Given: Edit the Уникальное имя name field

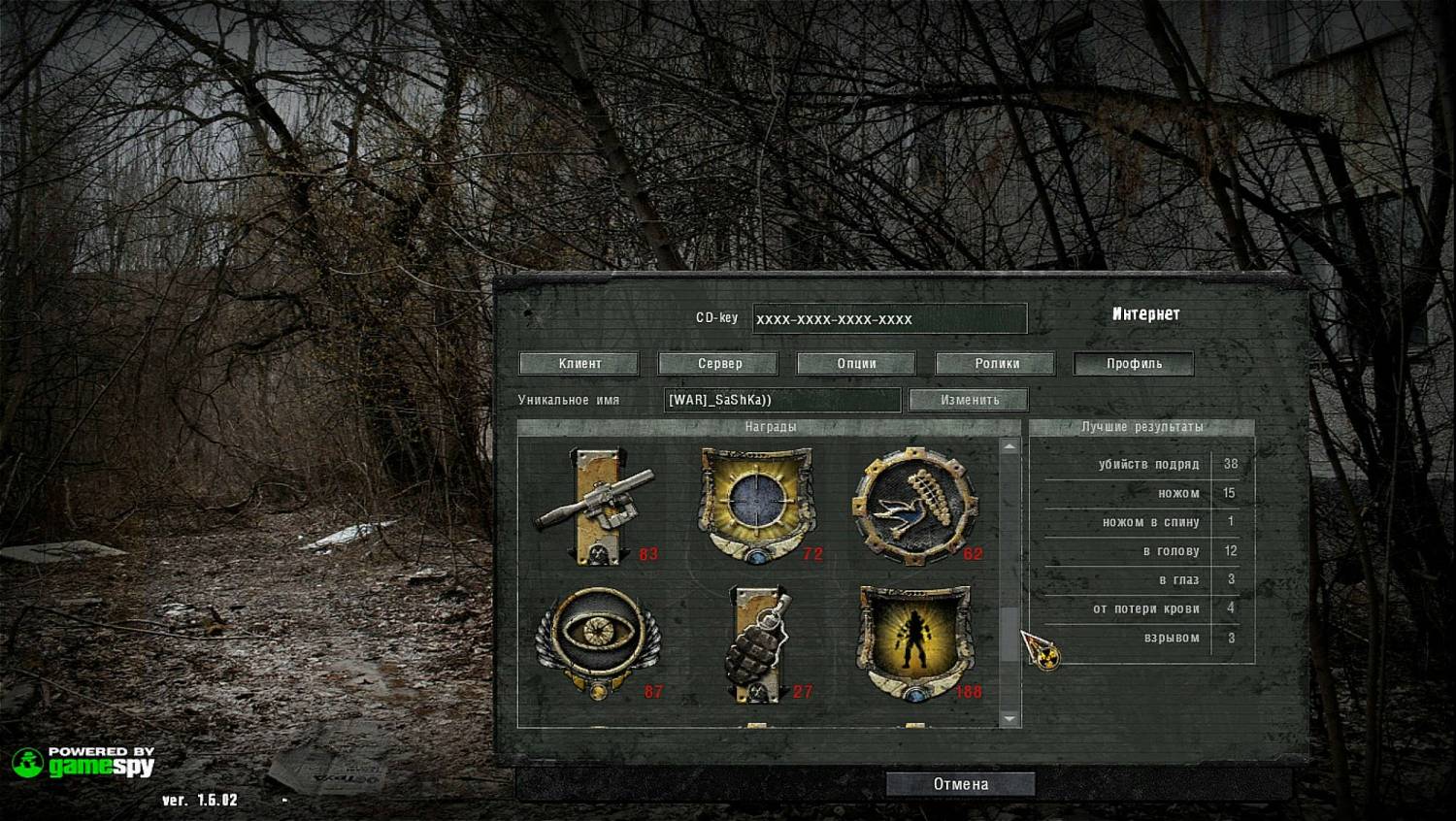Looking at the screenshot, I should [x=781, y=400].
